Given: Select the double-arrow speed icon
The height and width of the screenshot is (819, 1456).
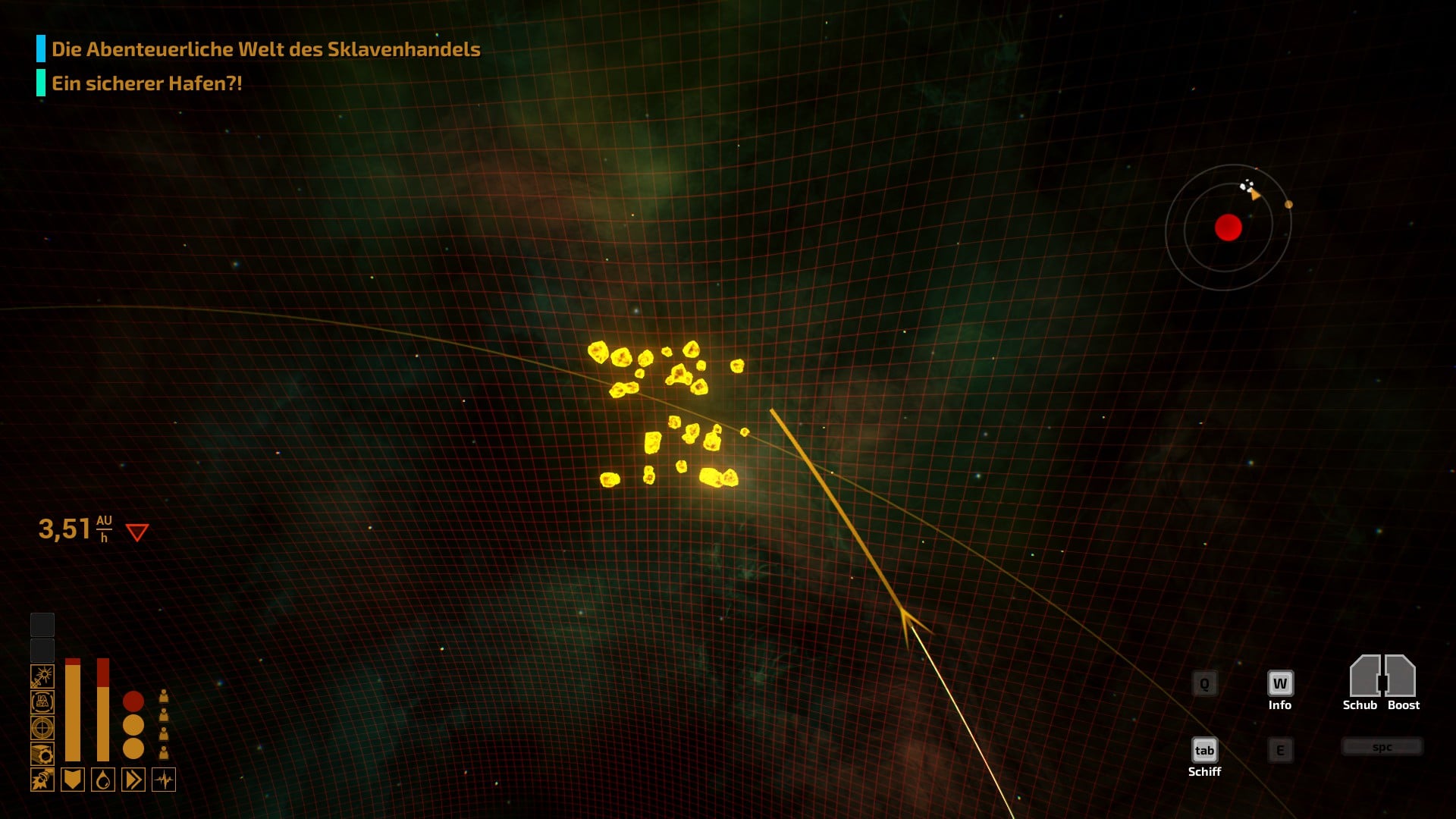Looking at the screenshot, I should [133, 780].
